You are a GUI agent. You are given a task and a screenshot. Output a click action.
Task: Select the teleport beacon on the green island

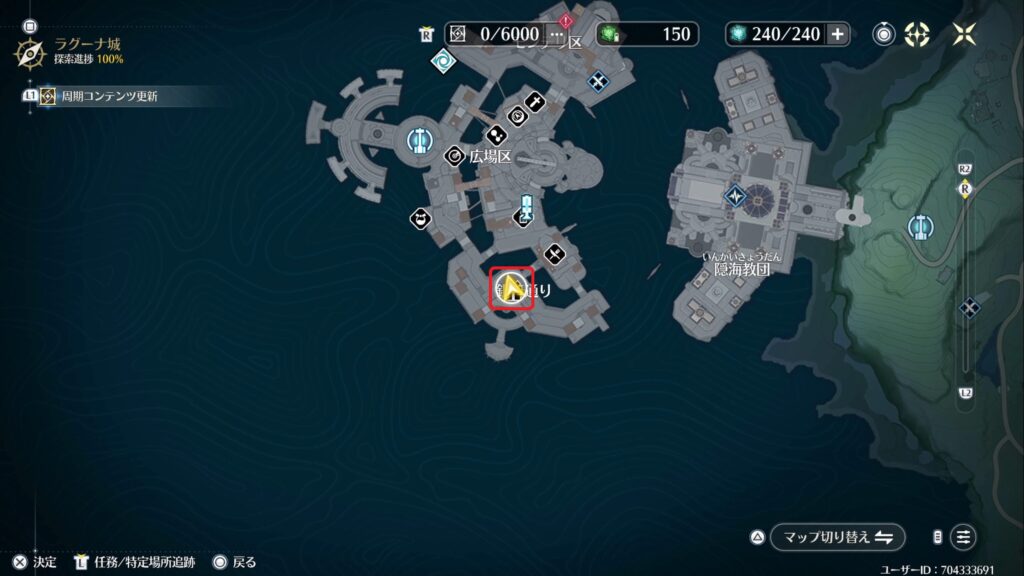tap(920, 227)
